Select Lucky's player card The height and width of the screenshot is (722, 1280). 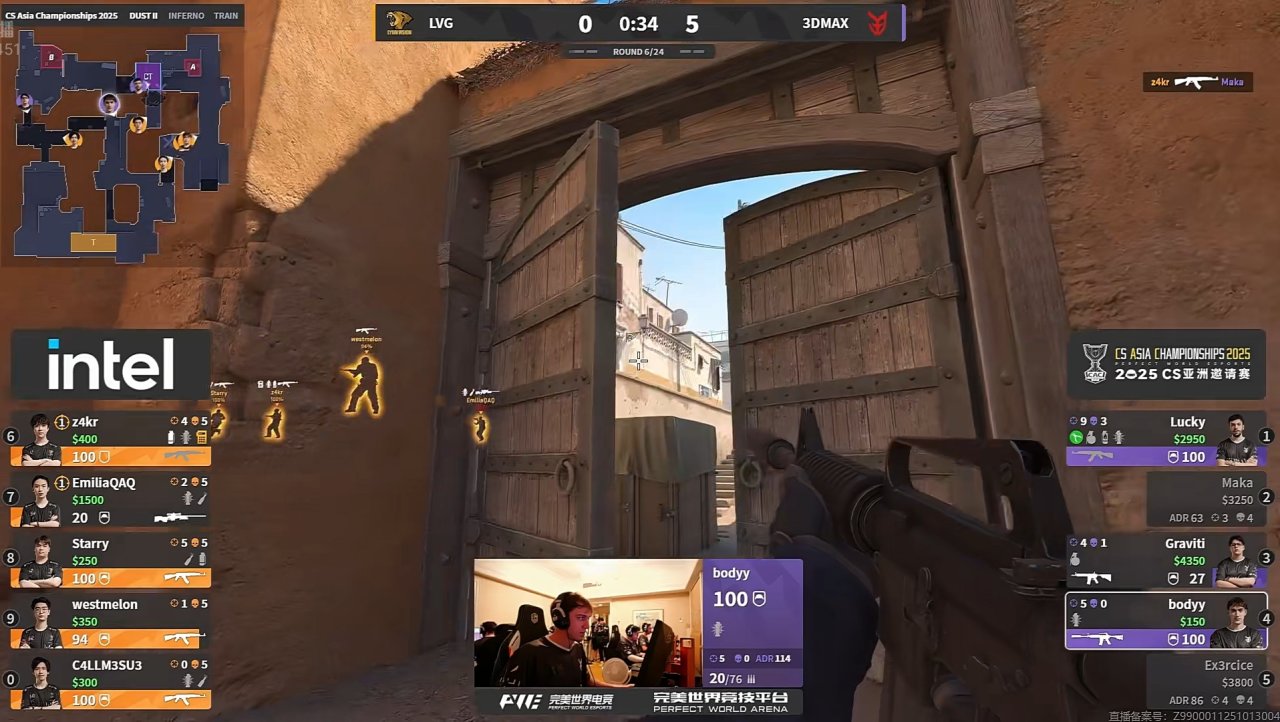(1166, 439)
